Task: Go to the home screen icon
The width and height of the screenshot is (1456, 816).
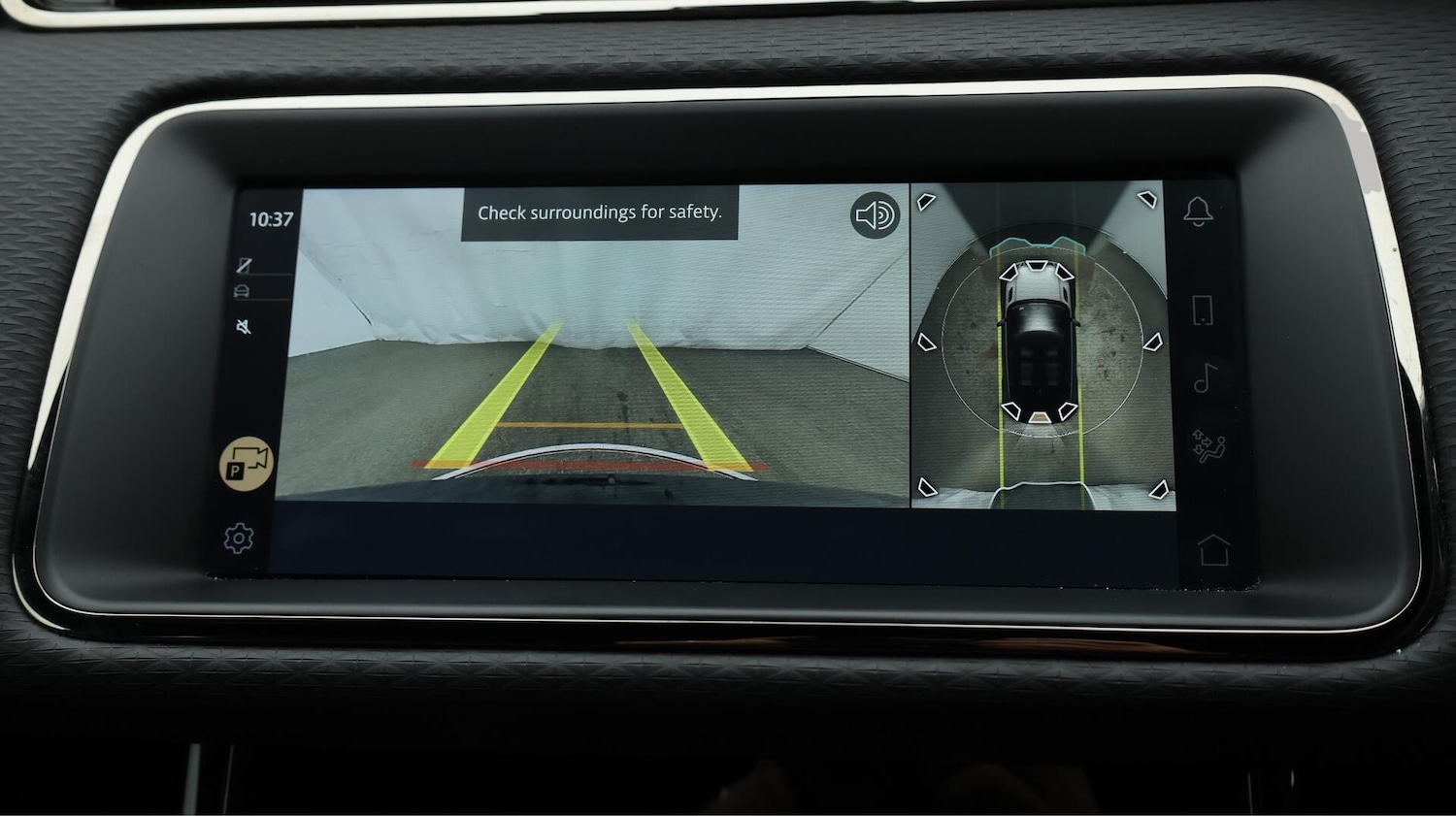Action: click(x=1213, y=549)
